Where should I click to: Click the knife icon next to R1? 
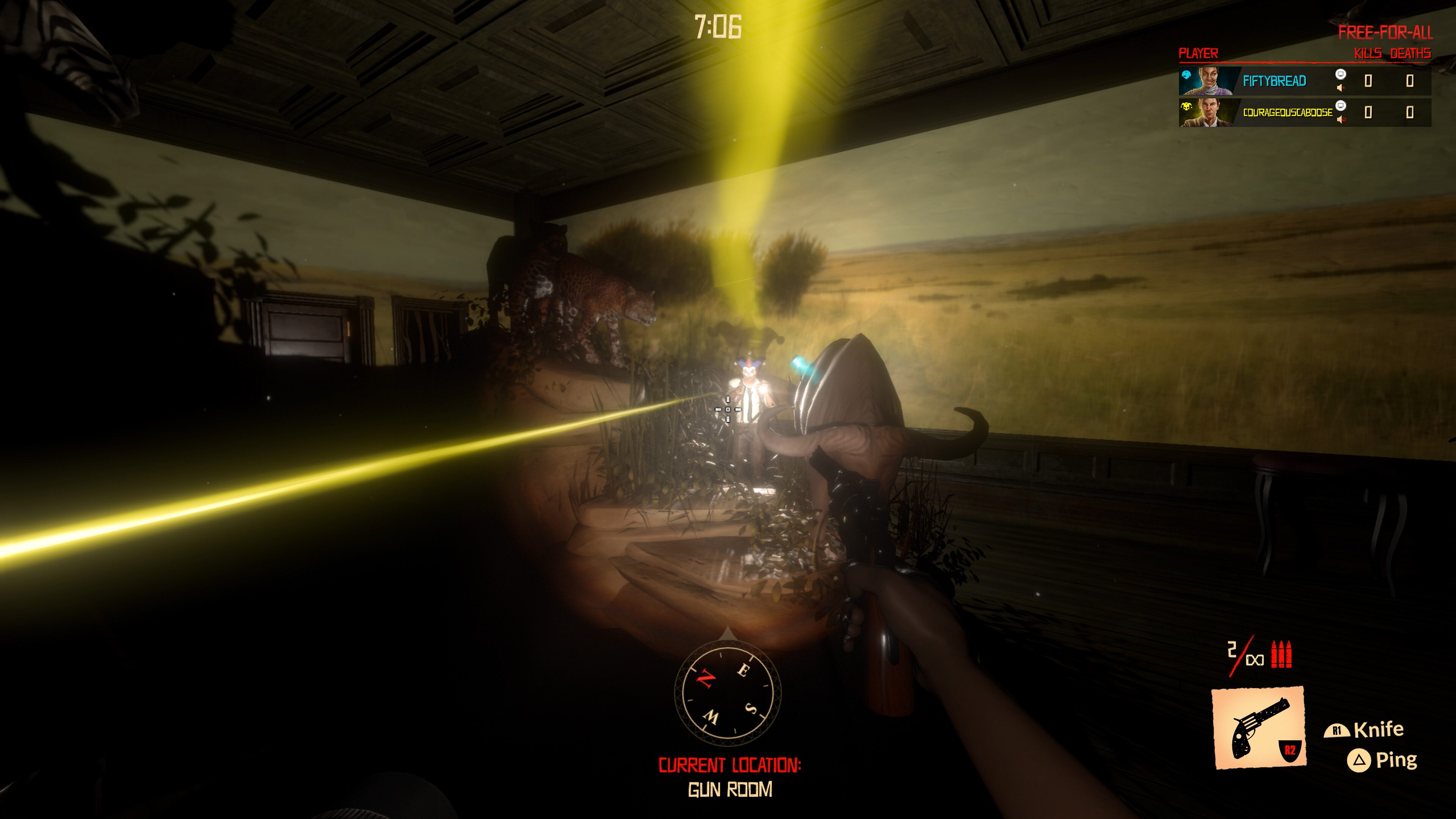click(1337, 731)
